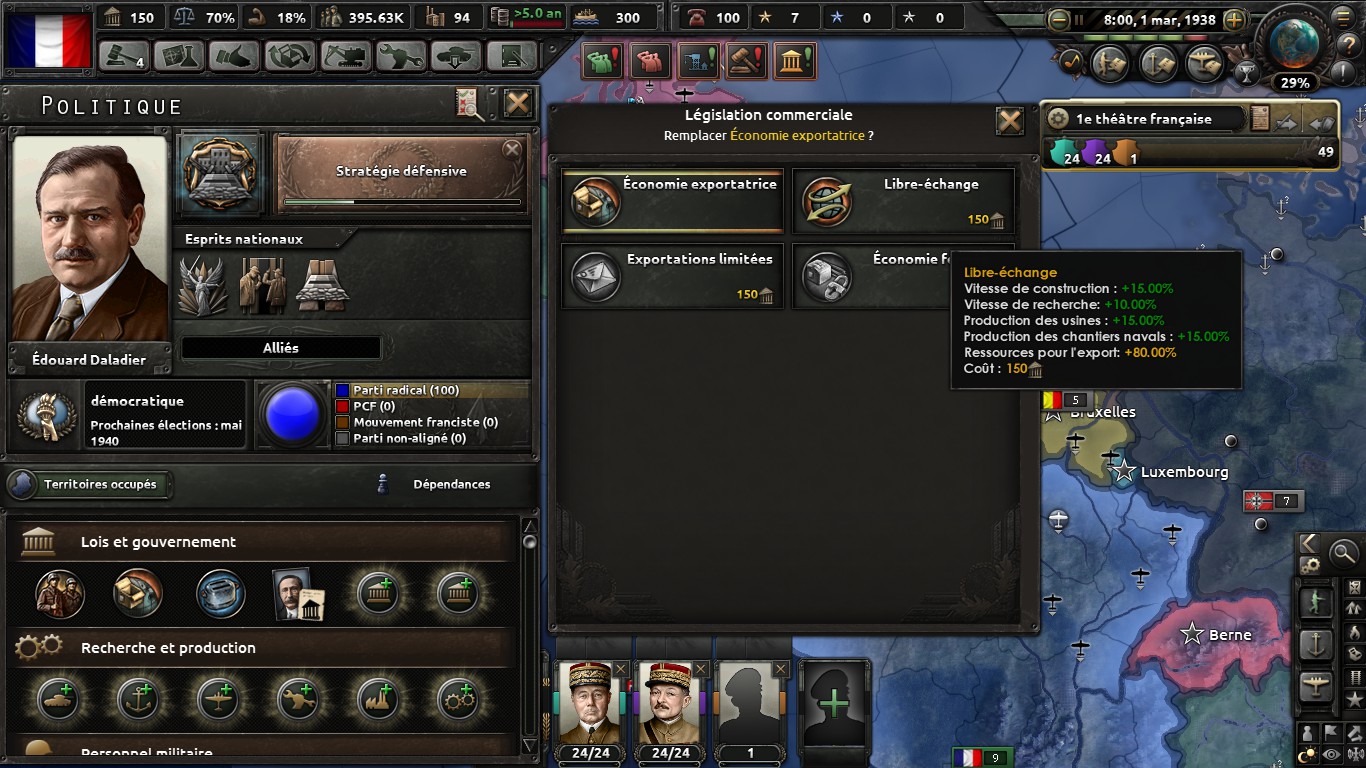
Task: Open the map search magnifying glass
Action: 1343,551
